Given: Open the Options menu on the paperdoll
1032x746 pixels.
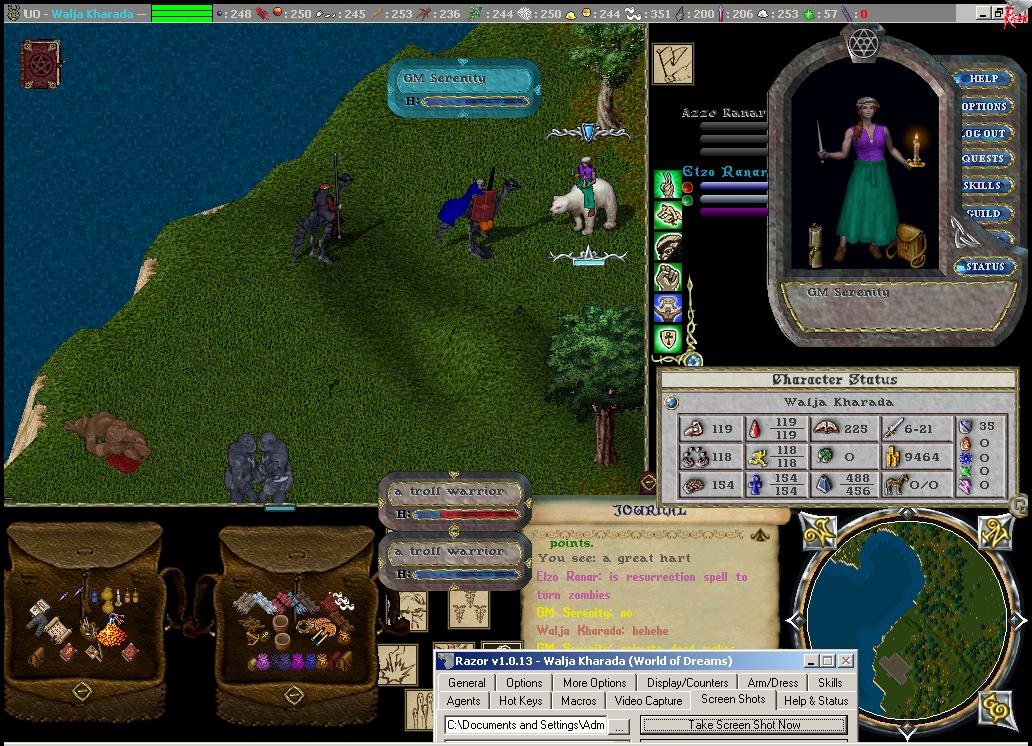Looking at the screenshot, I should click(x=984, y=106).
